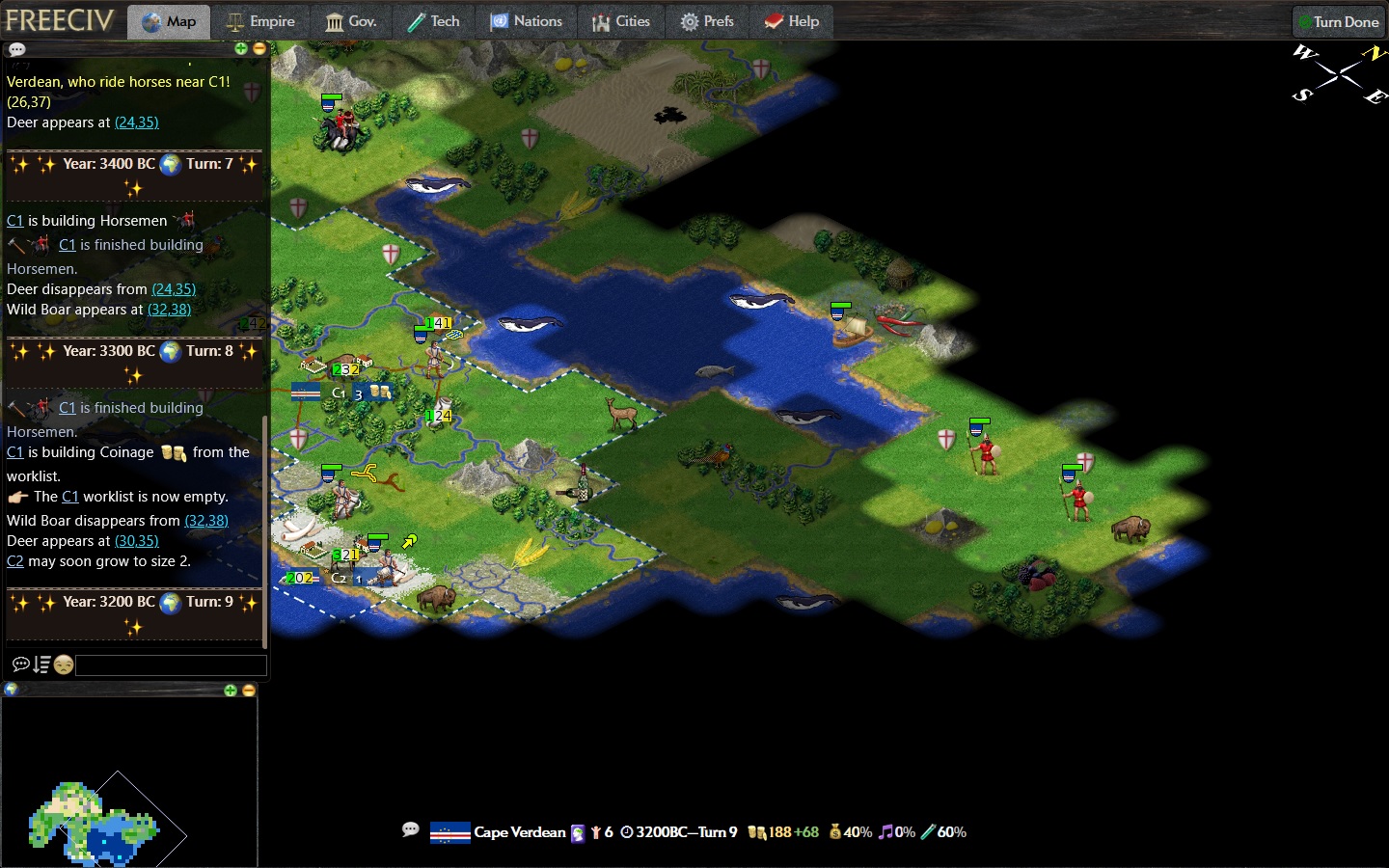This screenshot has height=868, width=1389.
Task: Minimize the chat message panel
Action: [259, 48]
